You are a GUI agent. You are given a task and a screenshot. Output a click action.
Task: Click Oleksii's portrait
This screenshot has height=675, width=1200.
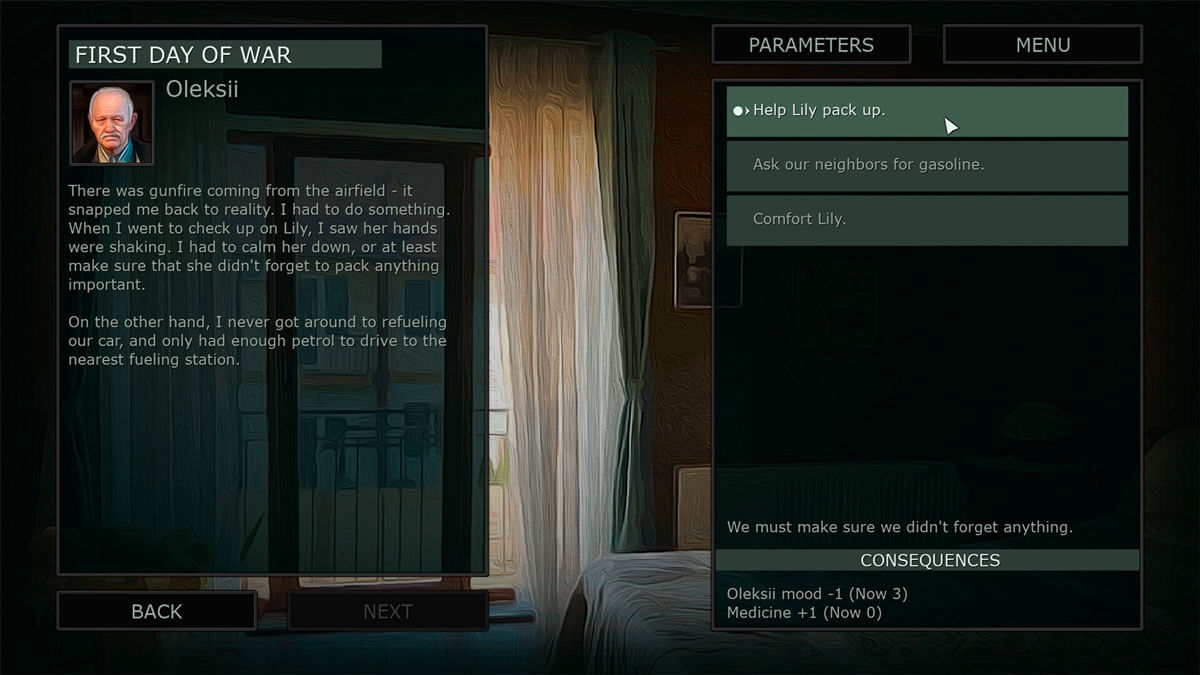pyautogui.click(x=112, y=123)
